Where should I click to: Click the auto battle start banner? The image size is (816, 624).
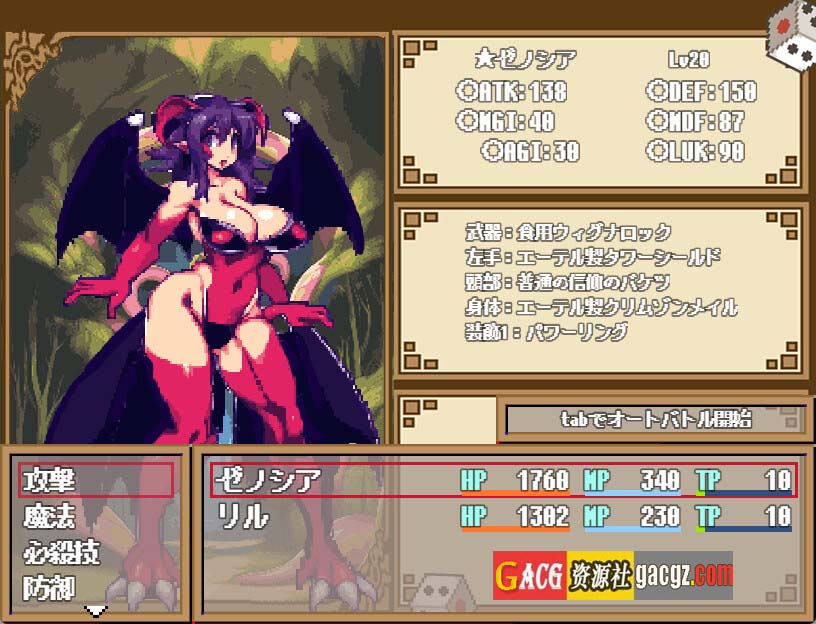point(655,420)
